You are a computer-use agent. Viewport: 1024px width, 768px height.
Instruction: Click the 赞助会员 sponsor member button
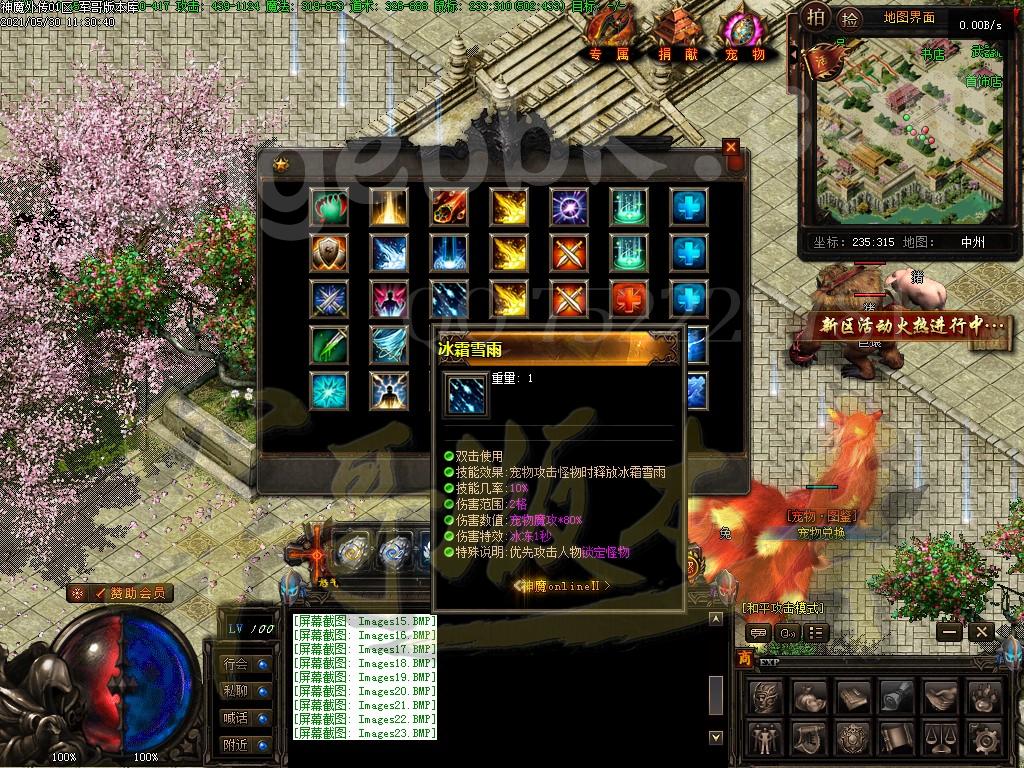coord(120,593)
